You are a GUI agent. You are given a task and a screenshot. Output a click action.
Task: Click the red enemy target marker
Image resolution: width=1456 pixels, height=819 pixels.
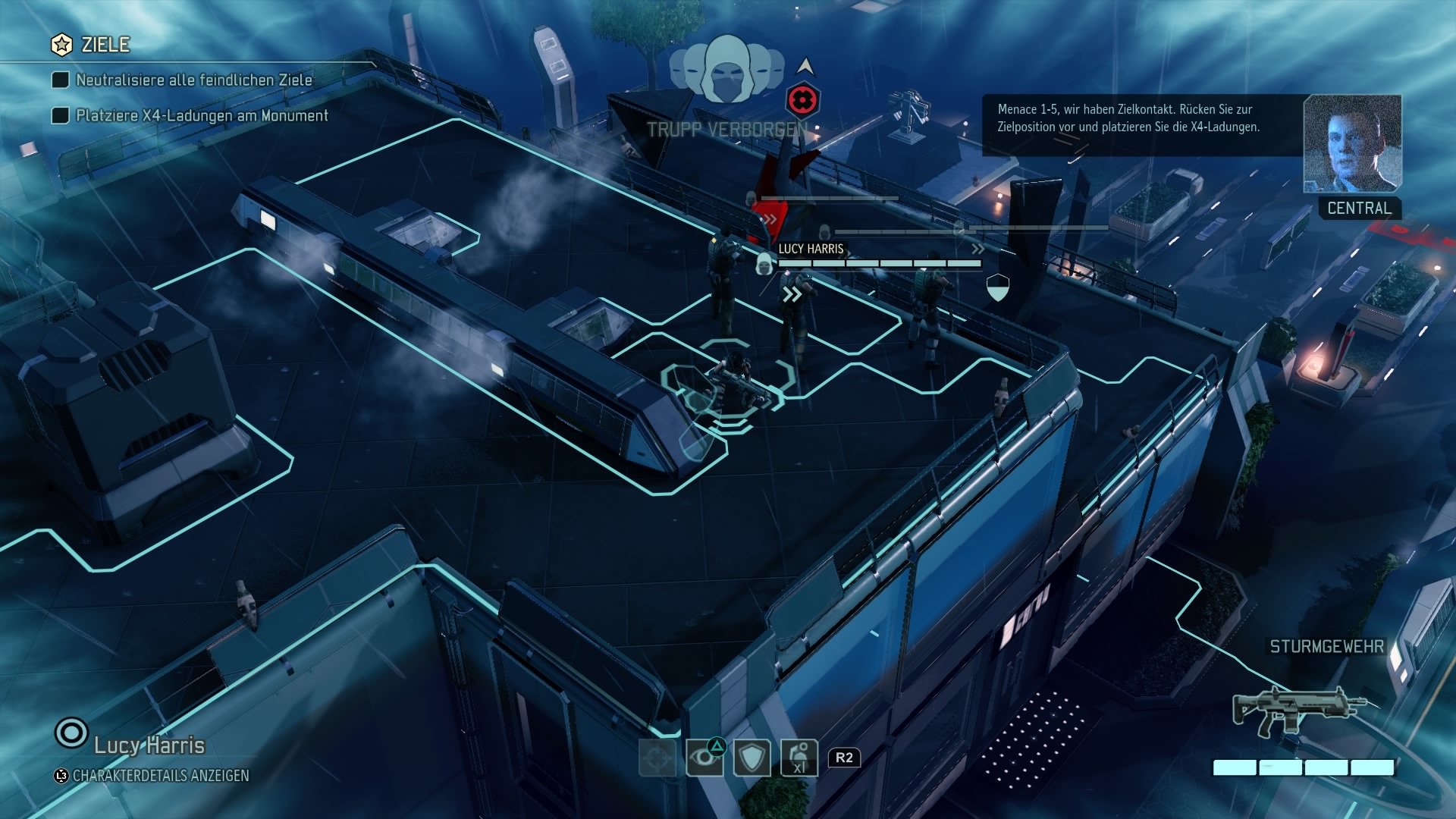tap(804, 99)
